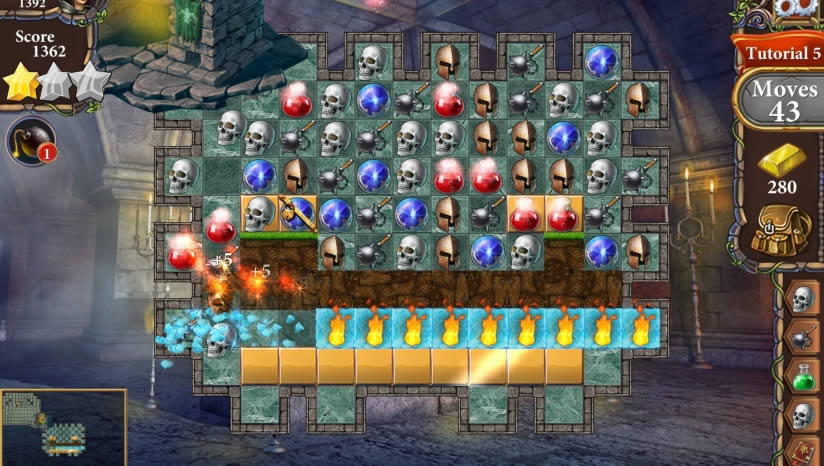Click the level minimap preview

pos(63,427)
